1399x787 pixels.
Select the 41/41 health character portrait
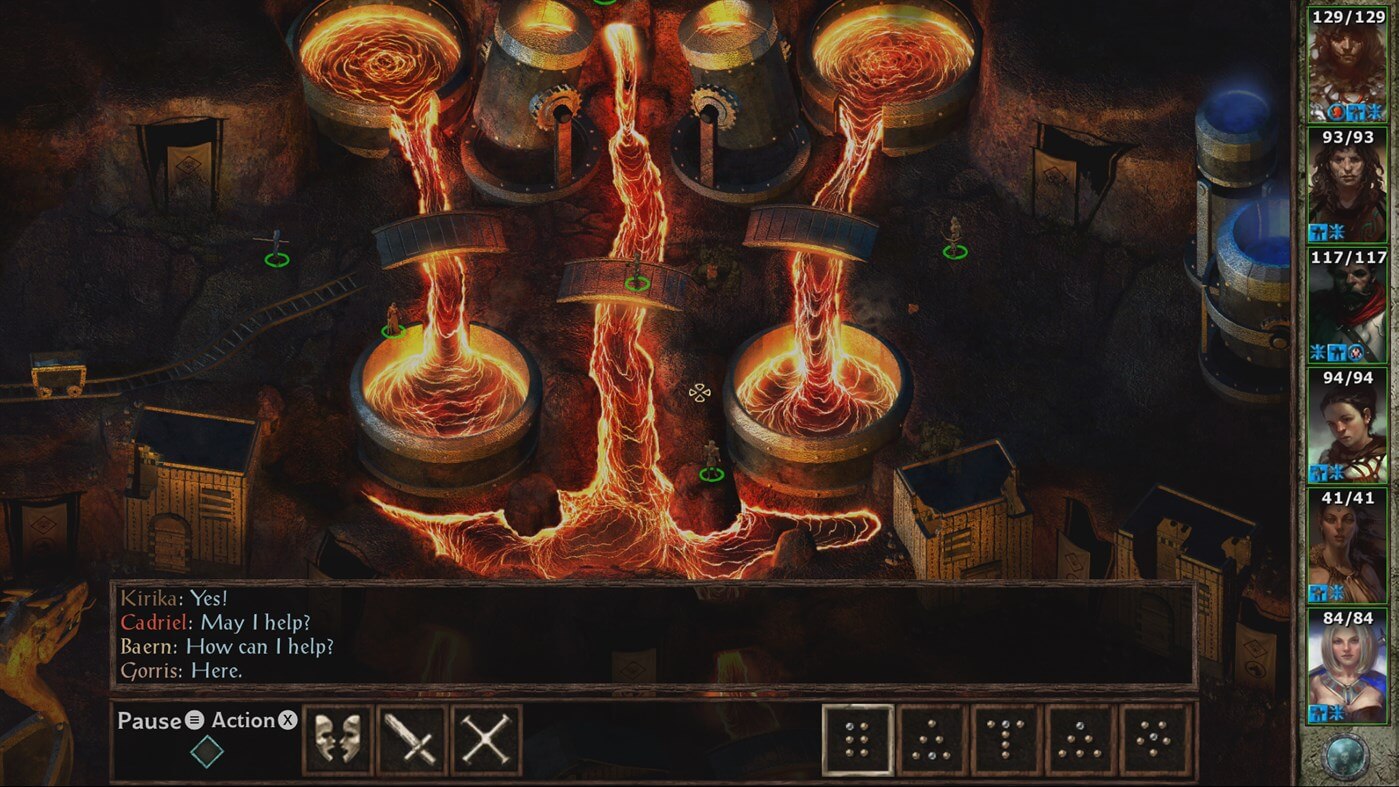(x=1347, y=545)
